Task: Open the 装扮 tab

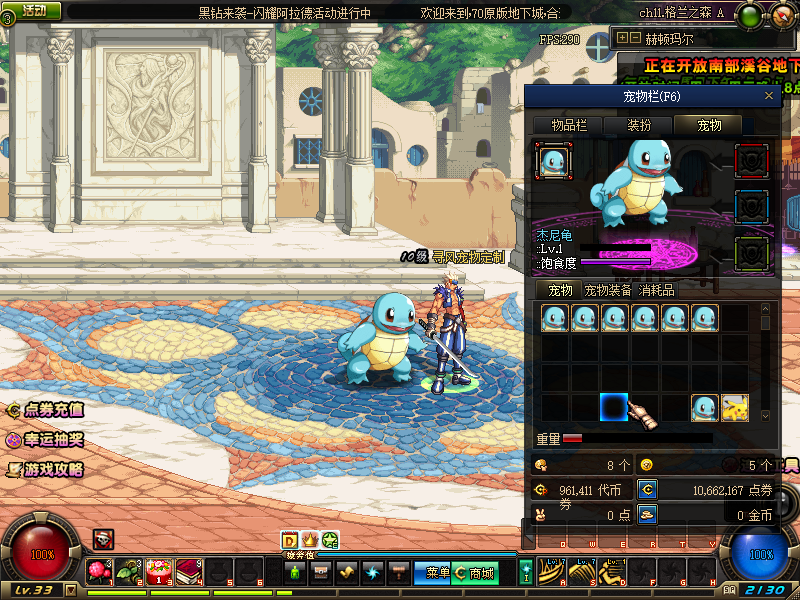Action: 639,125
